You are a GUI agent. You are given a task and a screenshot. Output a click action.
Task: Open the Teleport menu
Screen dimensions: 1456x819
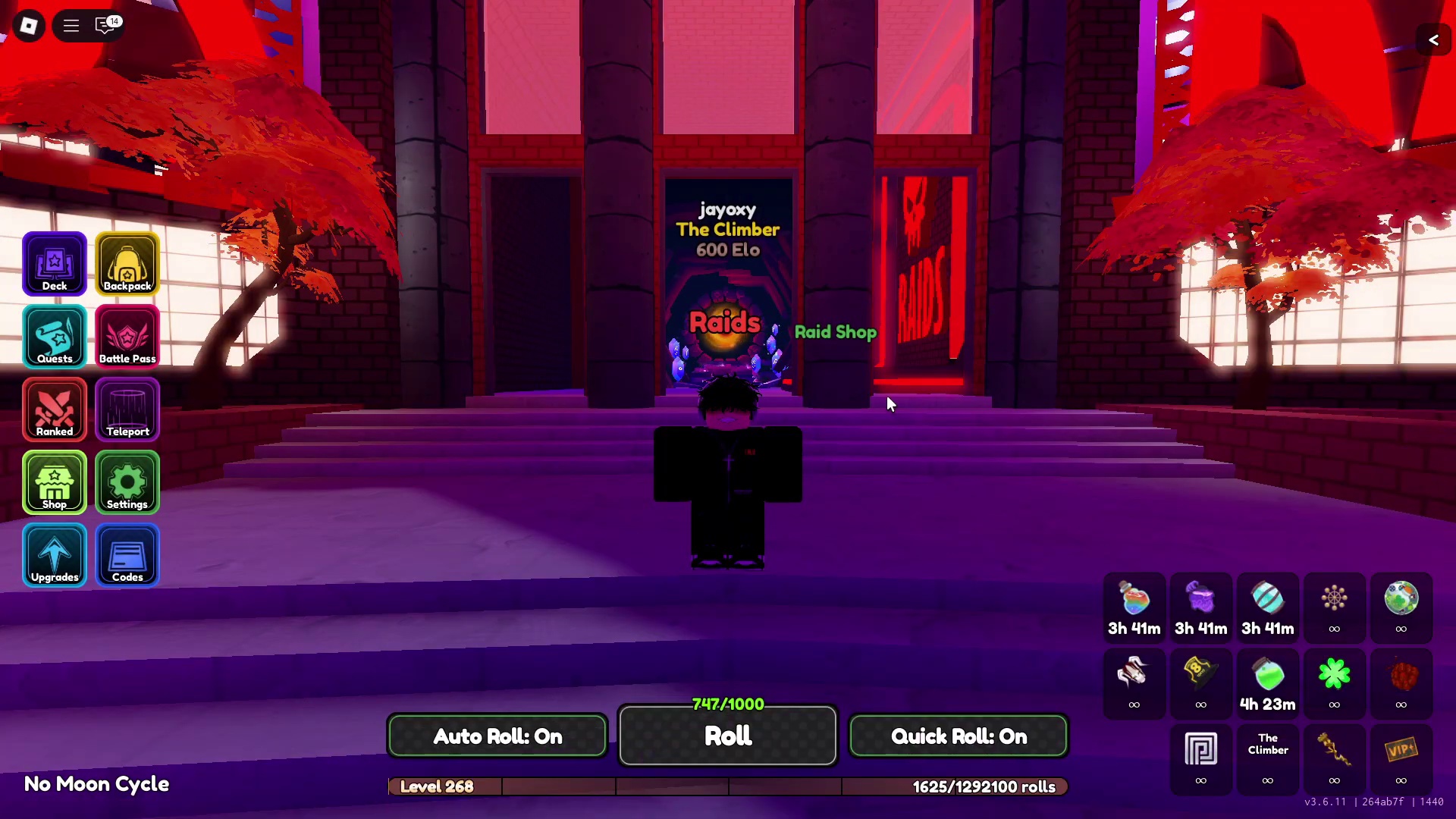[127, 409]
